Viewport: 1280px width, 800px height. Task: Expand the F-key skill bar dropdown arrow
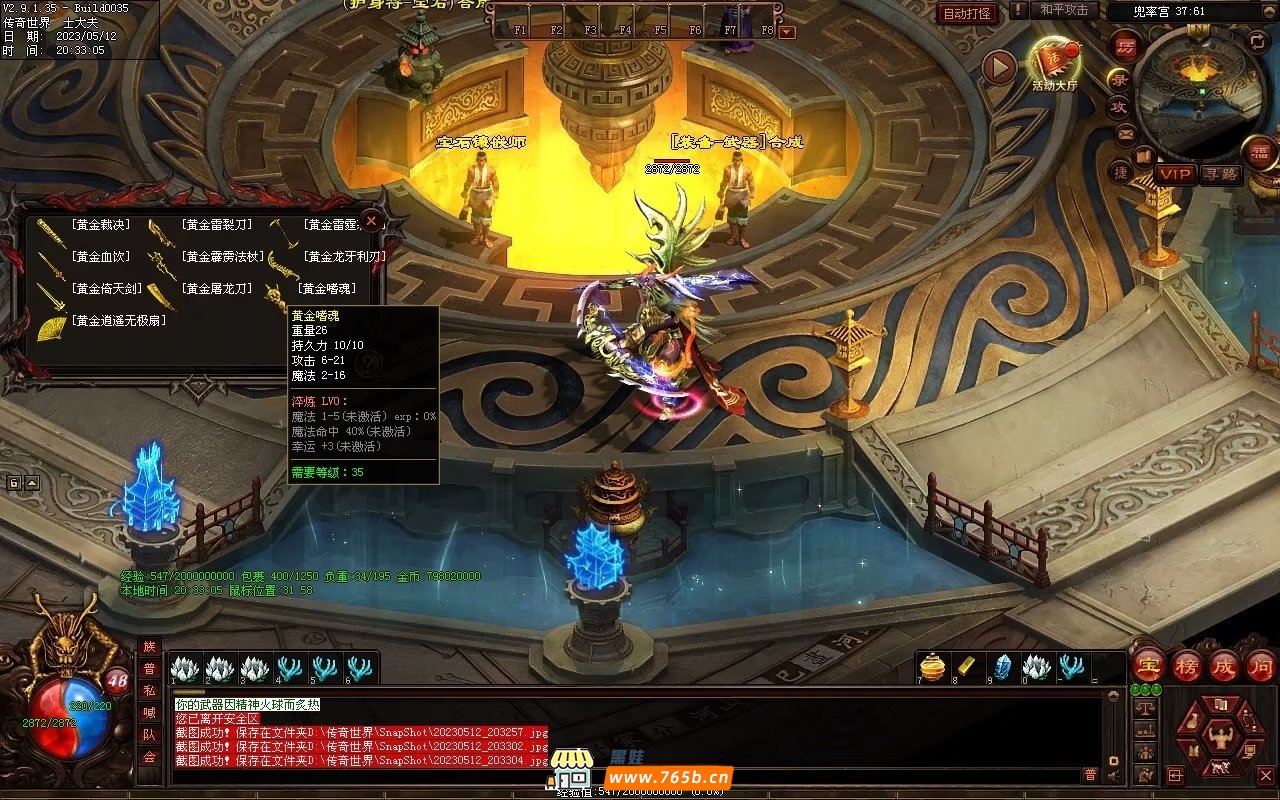point(788,32)
